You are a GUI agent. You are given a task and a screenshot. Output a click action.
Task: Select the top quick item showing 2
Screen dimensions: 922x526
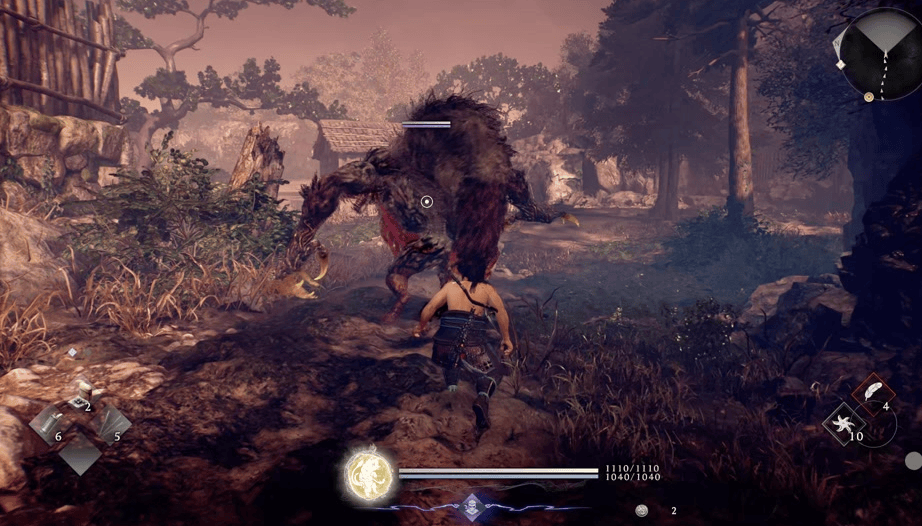78,398
